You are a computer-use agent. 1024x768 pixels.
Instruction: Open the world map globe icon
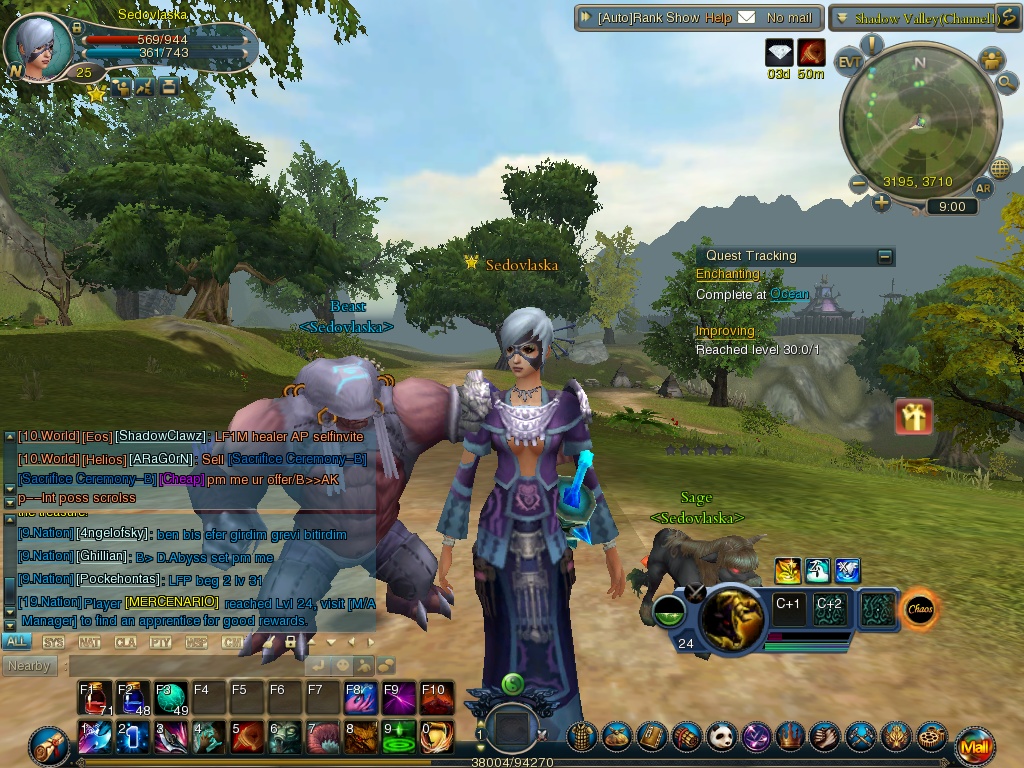pyautogui.click(x=999, y=168)
